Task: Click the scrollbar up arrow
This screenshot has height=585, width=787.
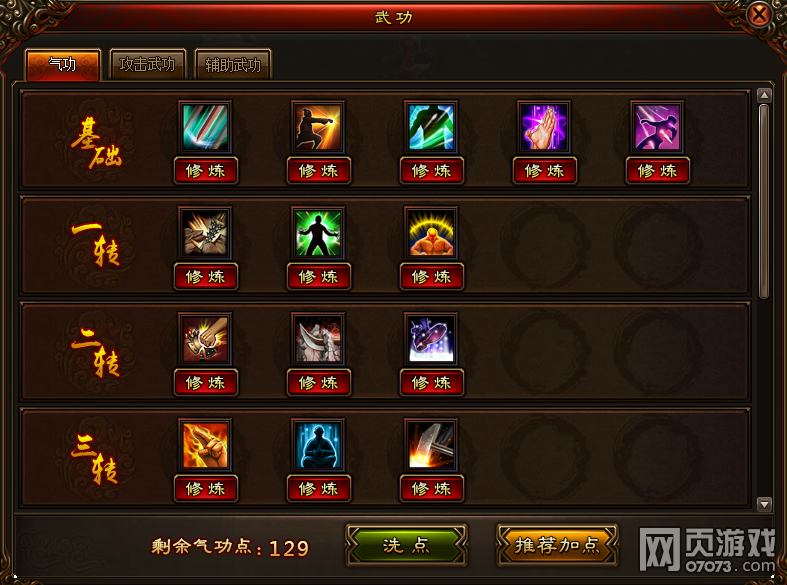Action: [x=765, y=95]
